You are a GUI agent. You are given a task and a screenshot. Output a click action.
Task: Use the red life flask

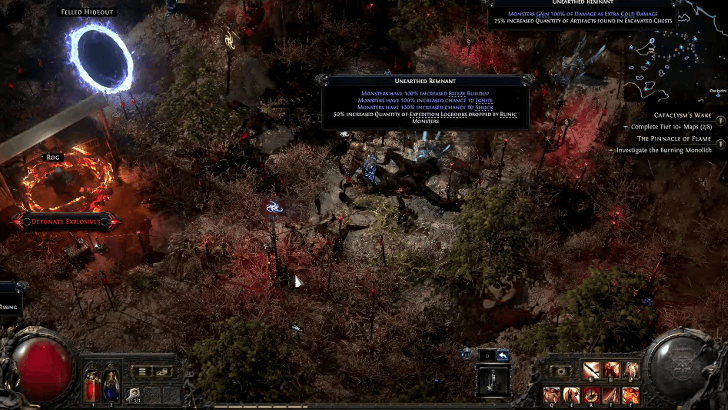[x=91, y=382]
